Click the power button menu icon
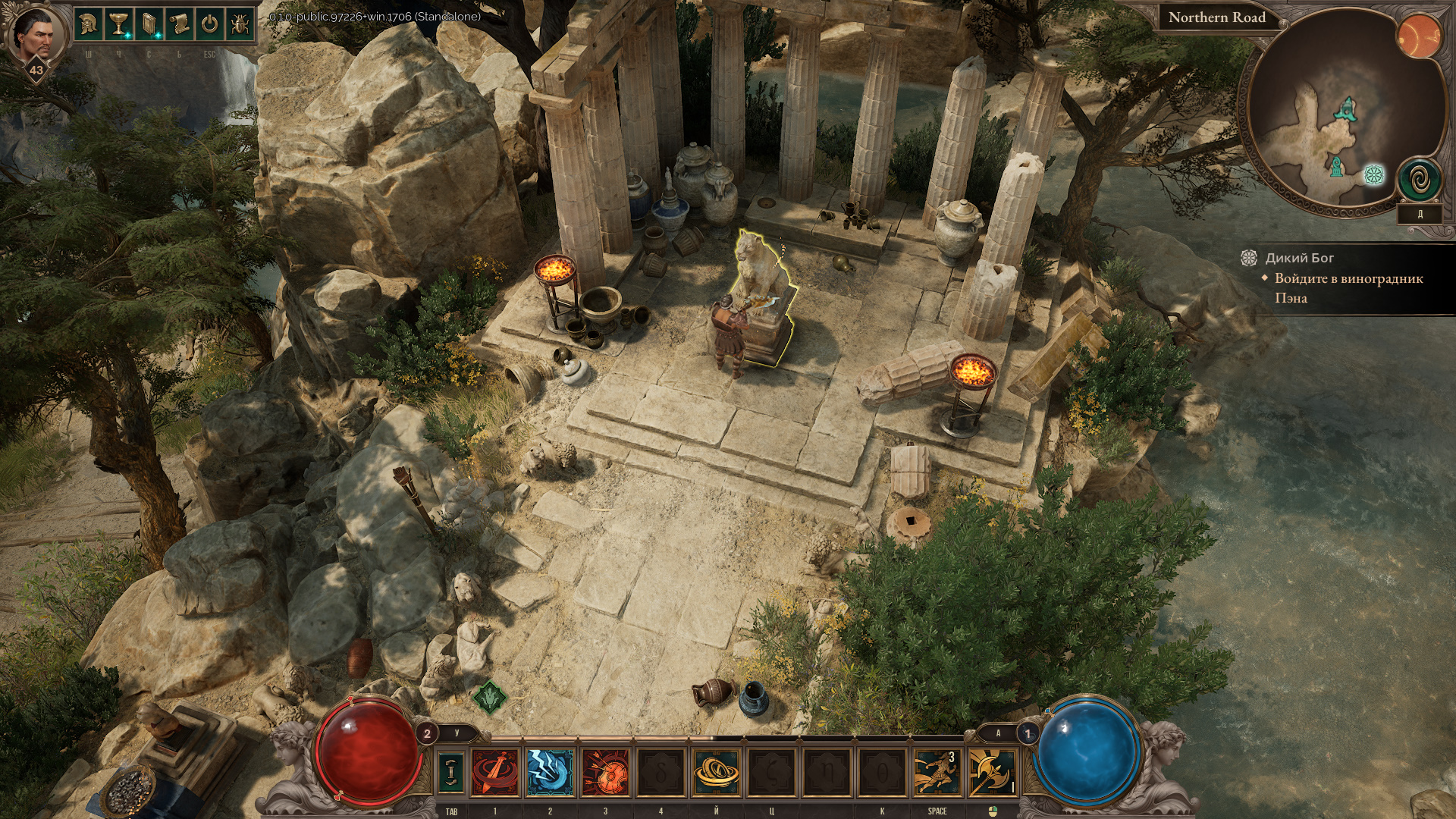 click(x=209, y=25)
